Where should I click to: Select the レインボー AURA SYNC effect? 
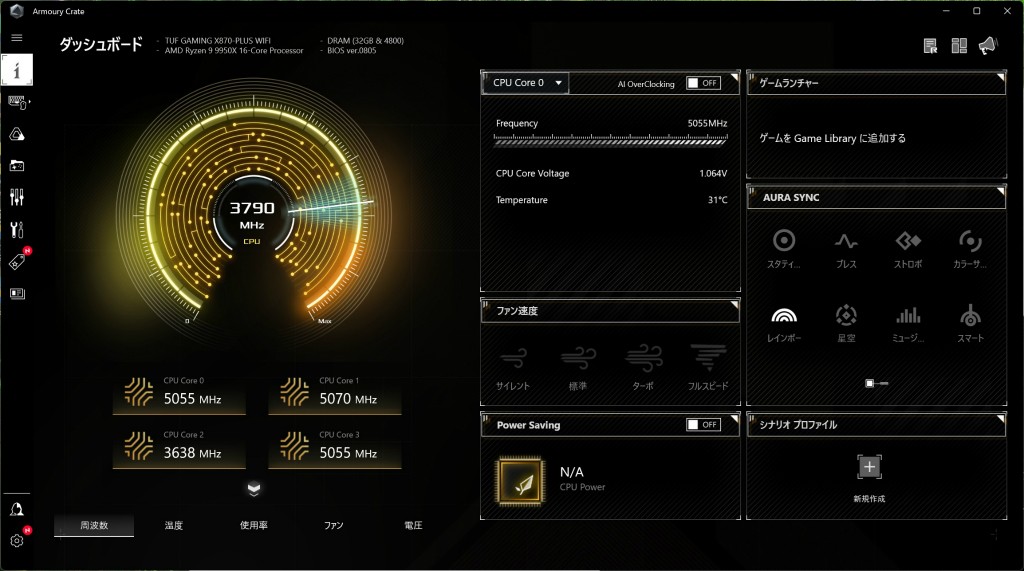(784, 320)
